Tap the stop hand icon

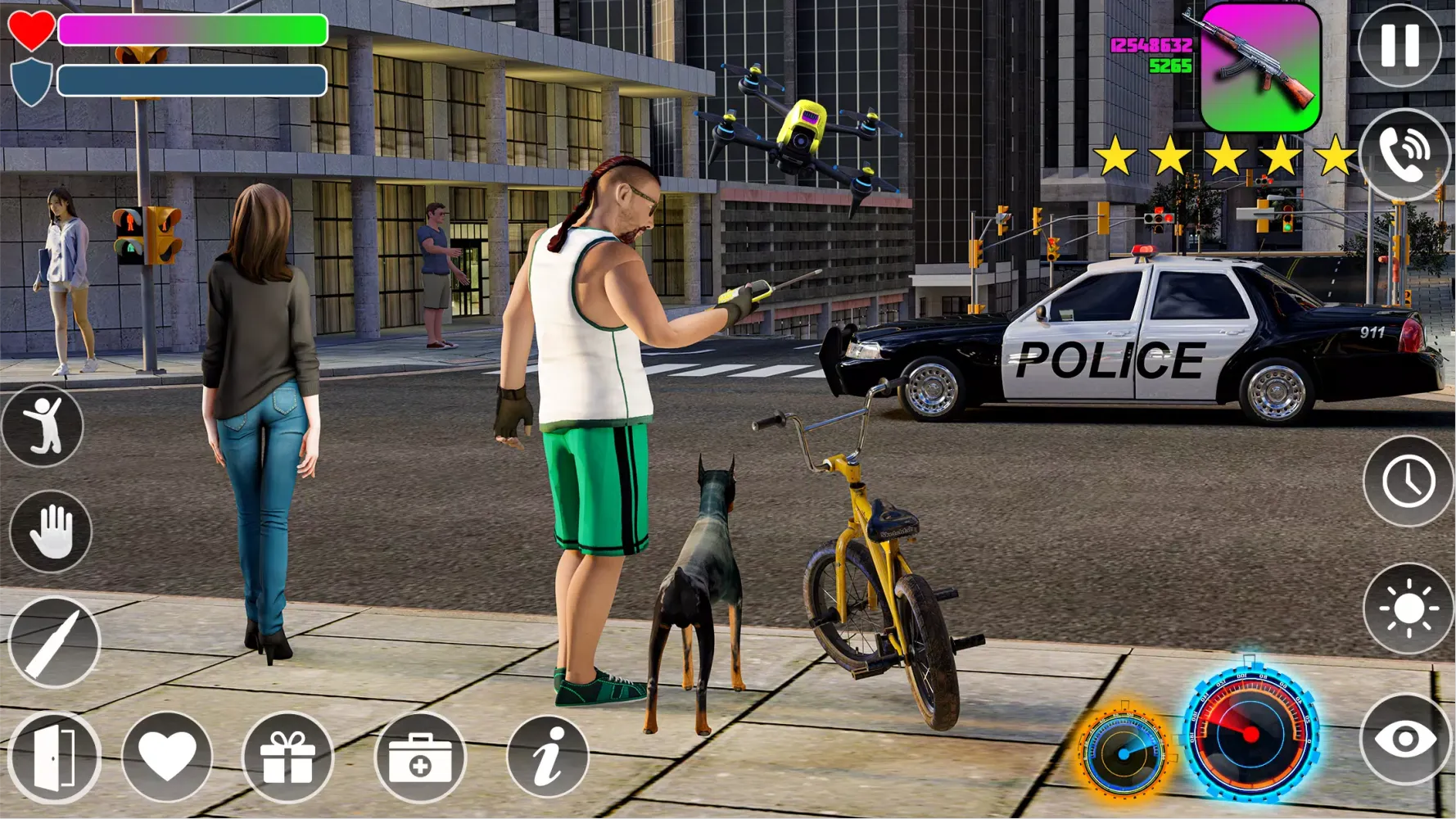[49, 528]
